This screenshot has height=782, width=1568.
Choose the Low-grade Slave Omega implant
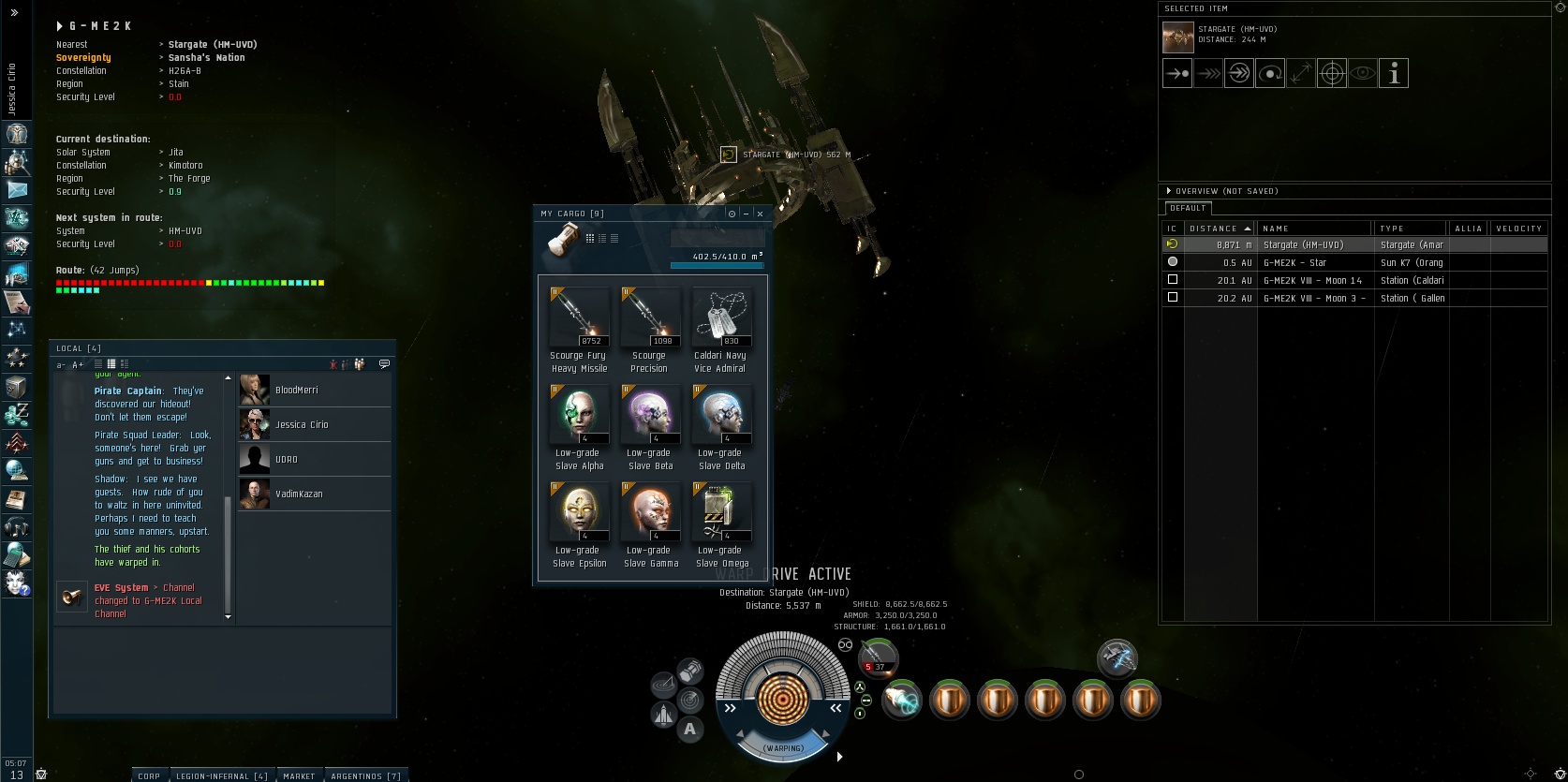pyautogui.click(x=720, y=513)
